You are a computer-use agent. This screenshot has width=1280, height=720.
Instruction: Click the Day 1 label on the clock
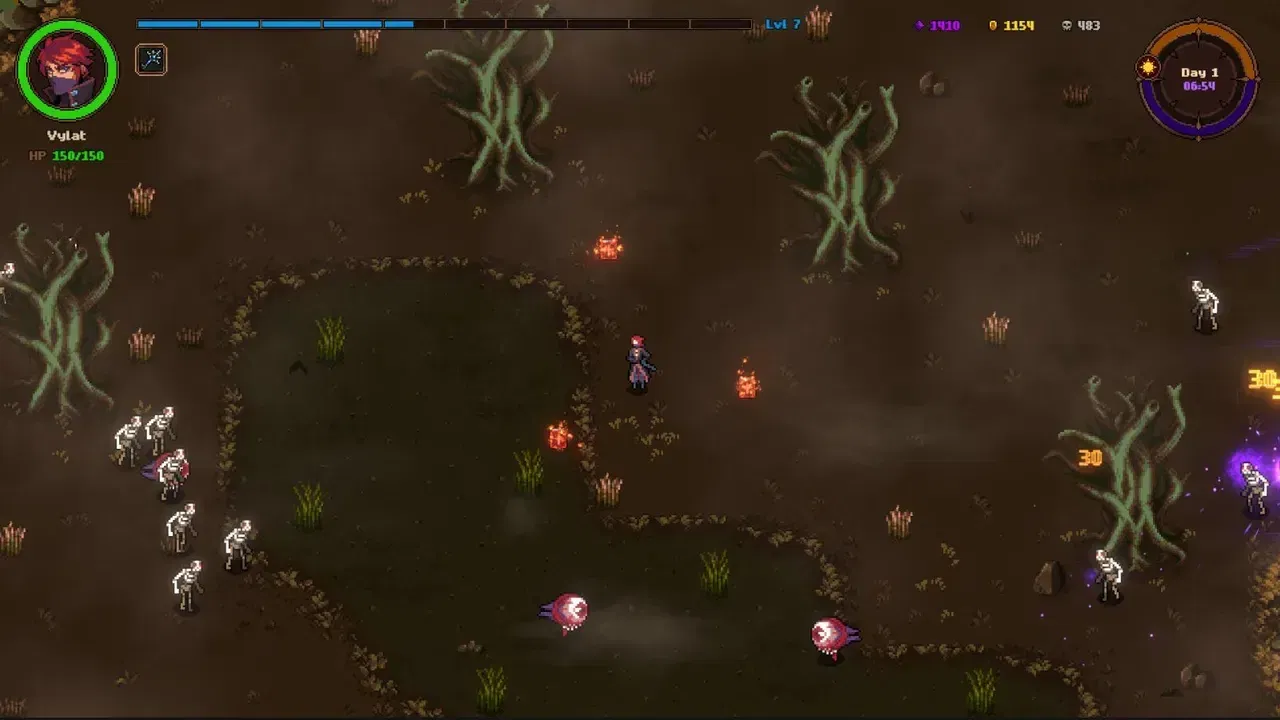click(1199, 72)
